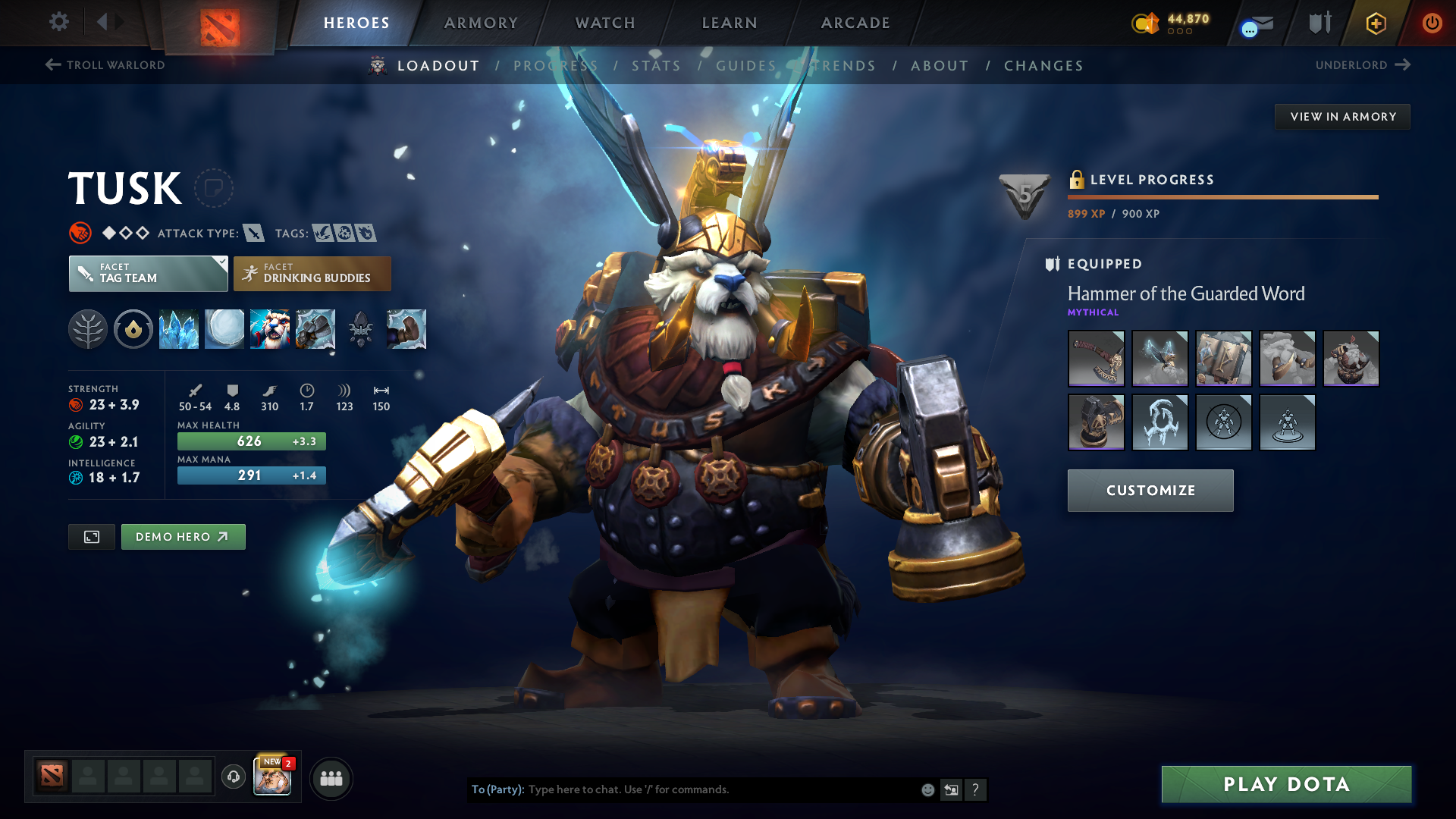The width and height of the screenshot is (1456, 819).
Task: Select the Drinking Buddies facet
Action: [312, 273]
